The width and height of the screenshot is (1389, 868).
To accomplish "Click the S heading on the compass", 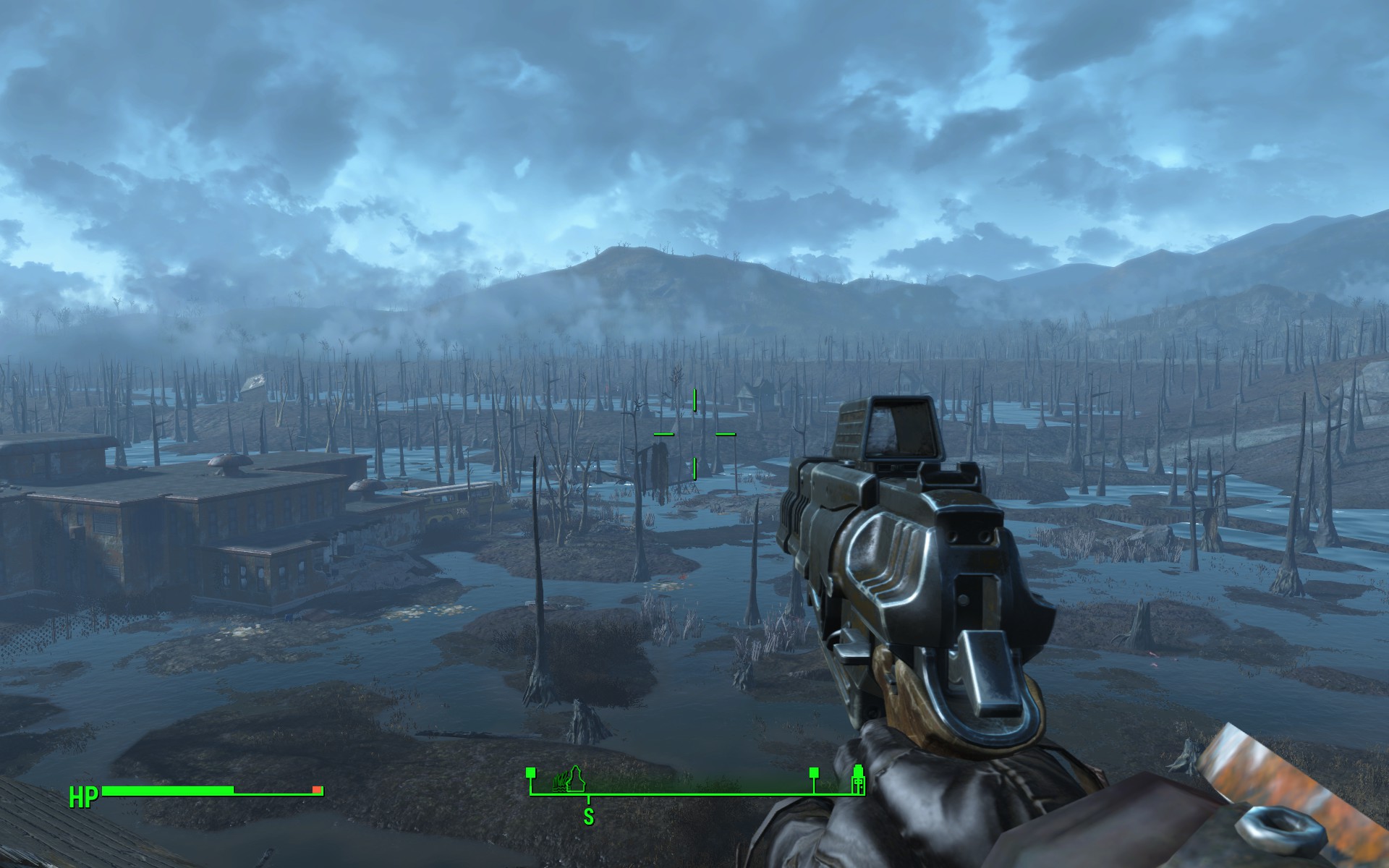I will (x=589, y=817).
